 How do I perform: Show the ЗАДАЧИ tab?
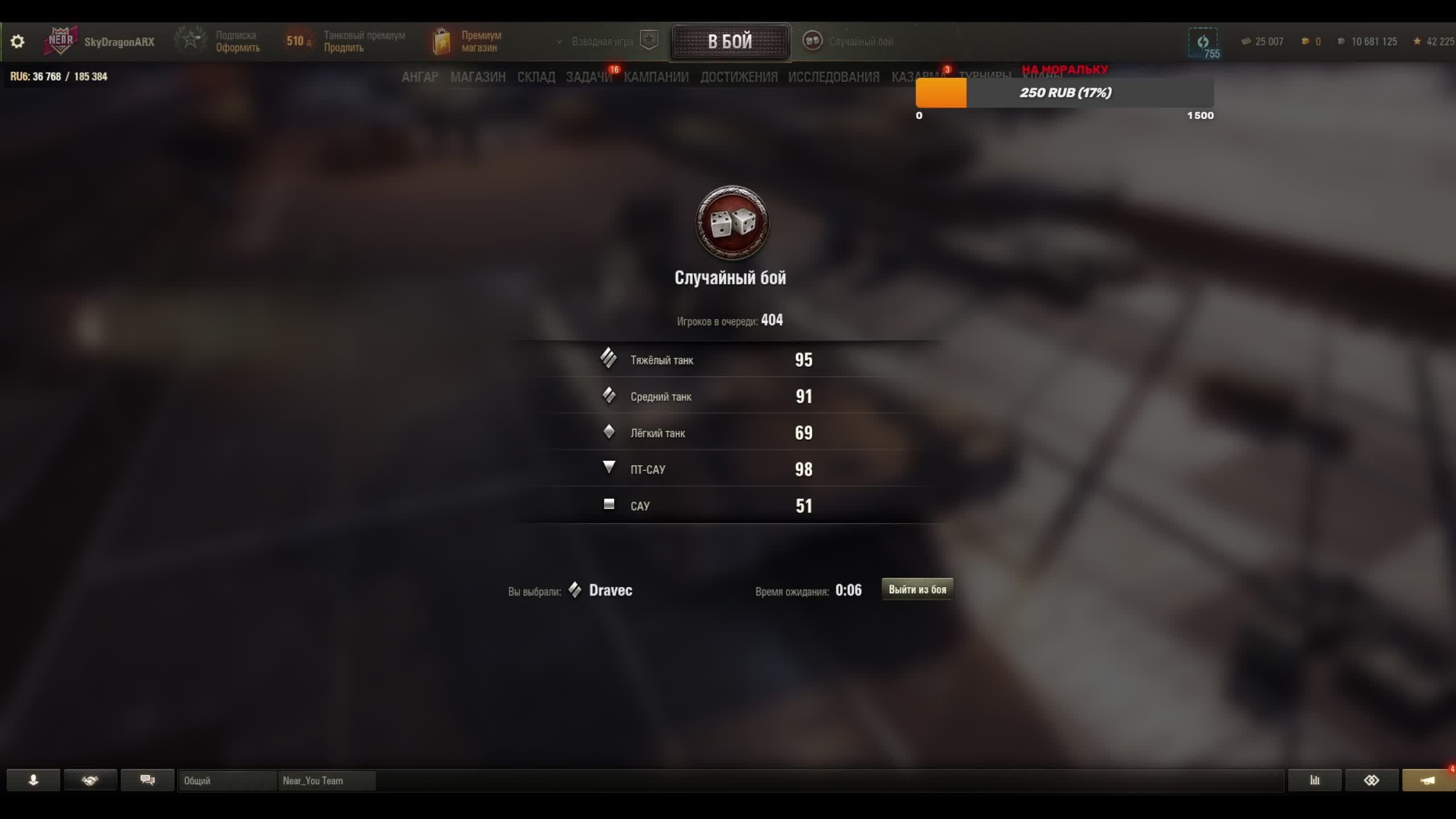coord(589,77)
